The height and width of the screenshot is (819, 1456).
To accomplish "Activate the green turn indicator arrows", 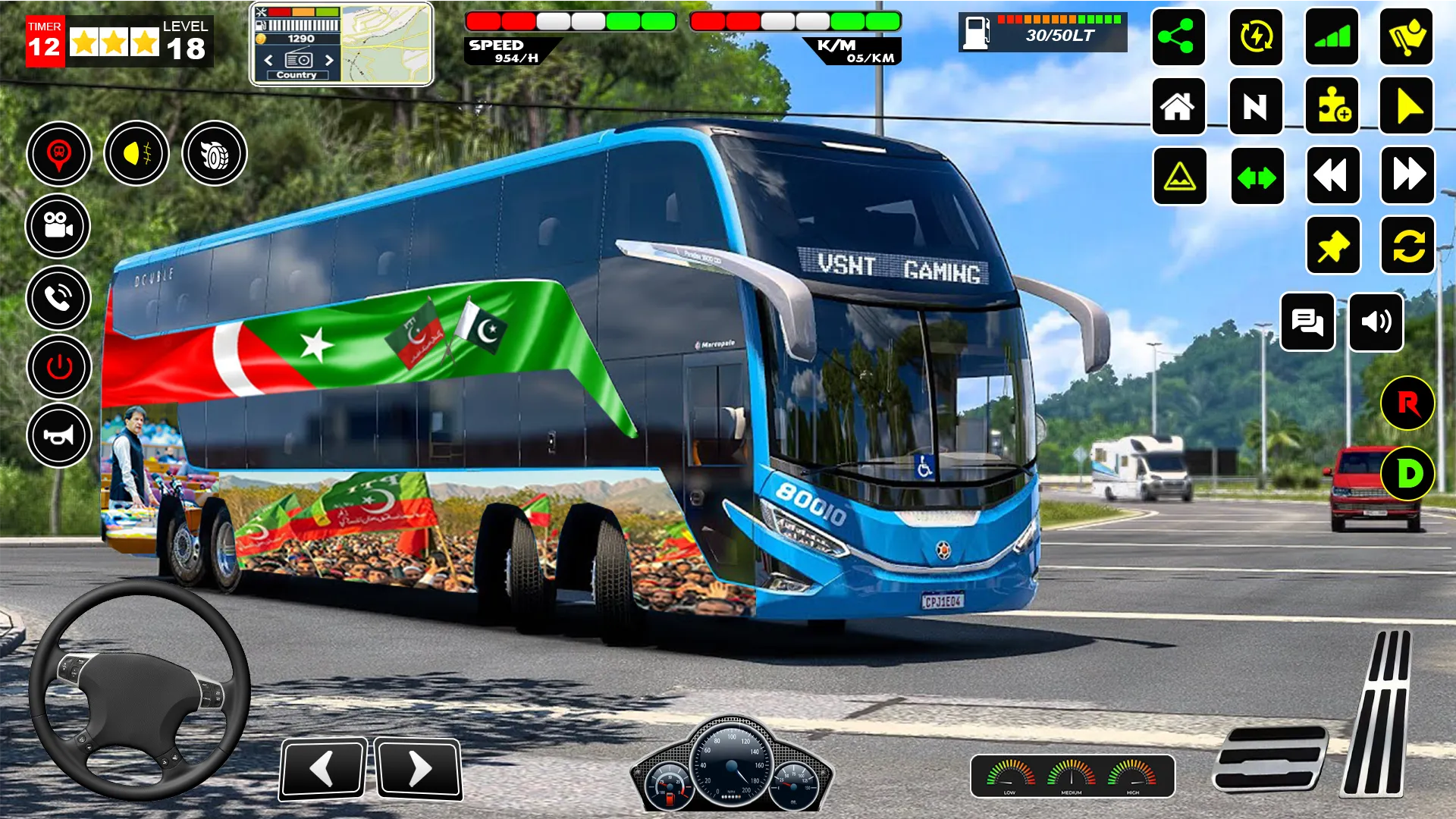I will 1257,177.
